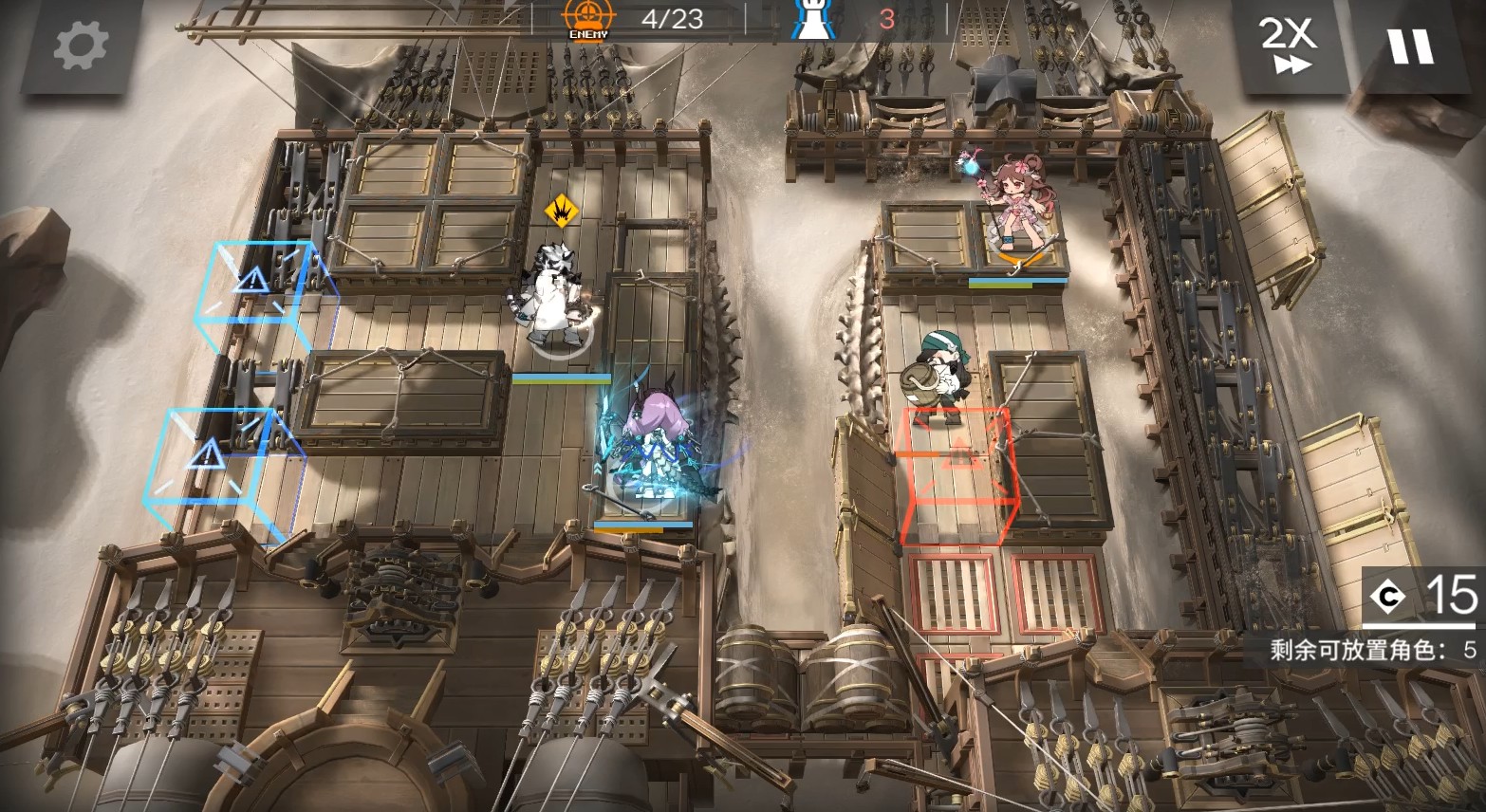
Task: Toggle the 2X game speed
Action: [1288, 46]
